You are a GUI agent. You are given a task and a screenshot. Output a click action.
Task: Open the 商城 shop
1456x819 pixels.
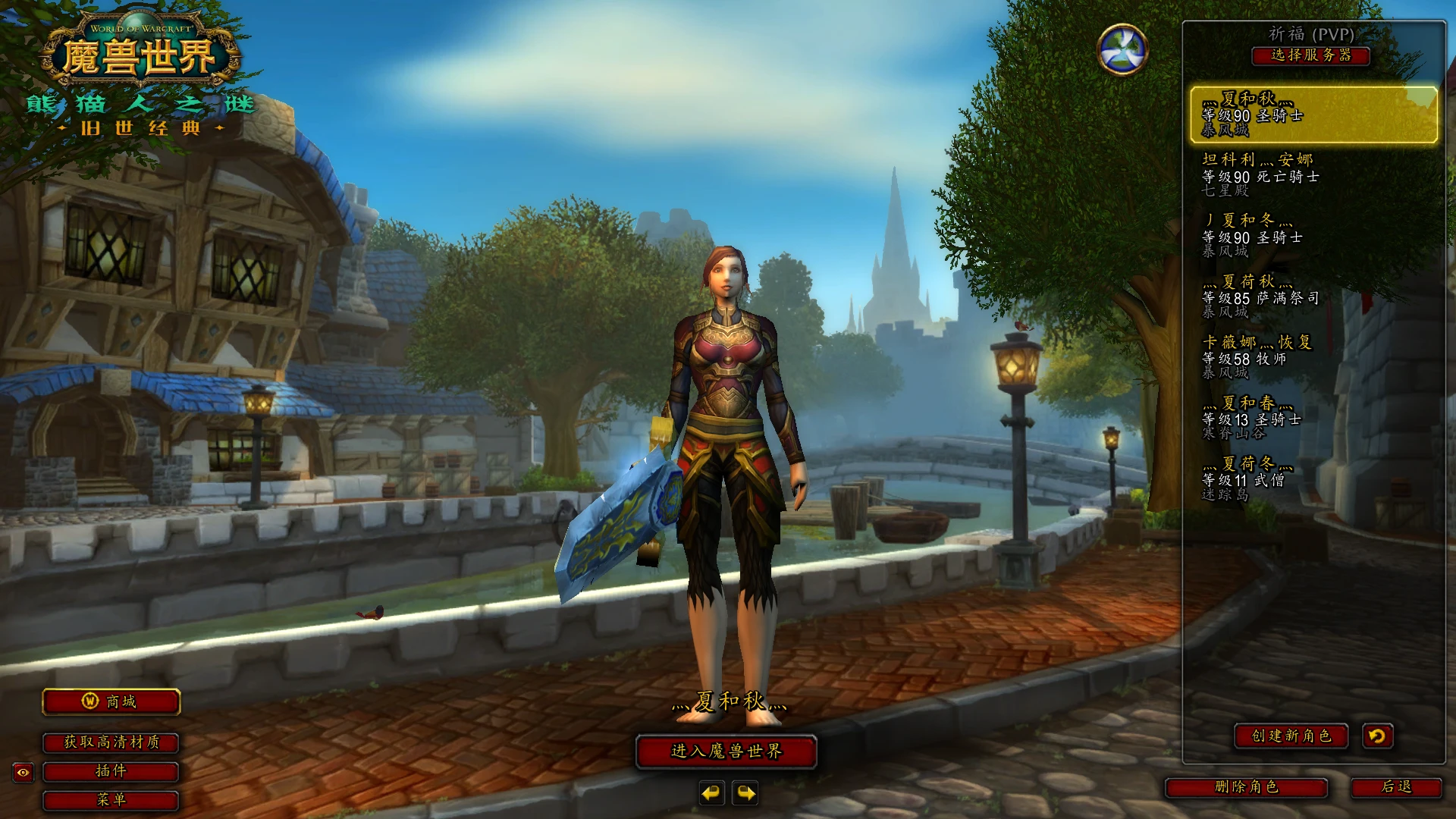pyautogui.click(x=111, y=701)
